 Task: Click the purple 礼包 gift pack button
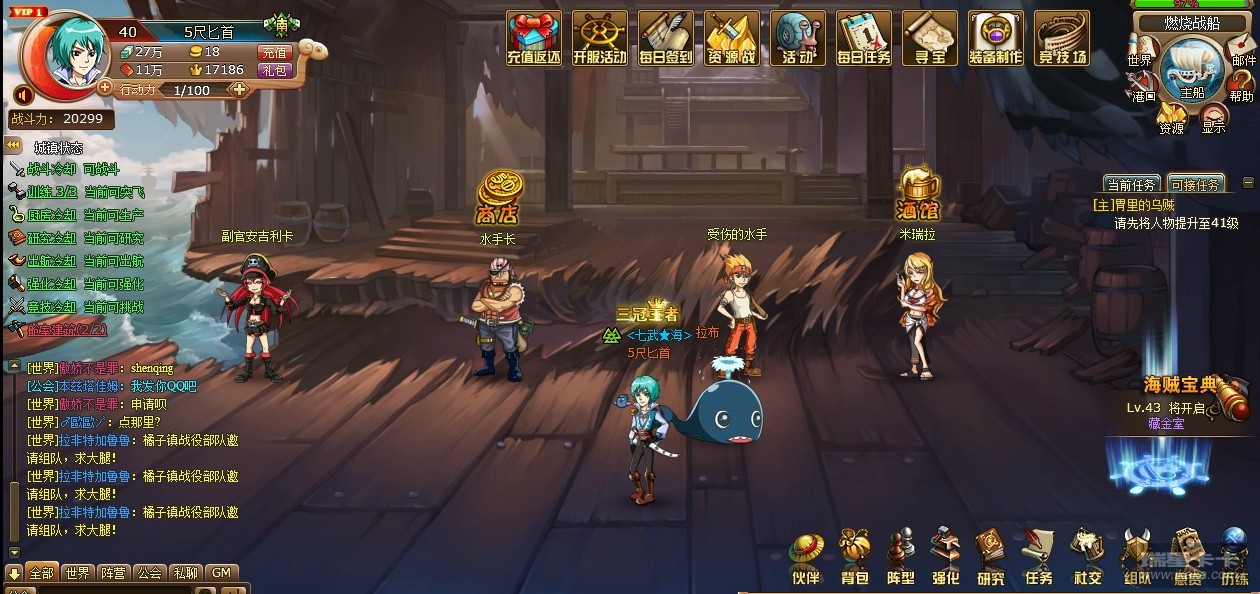click(x=273, y=70)
